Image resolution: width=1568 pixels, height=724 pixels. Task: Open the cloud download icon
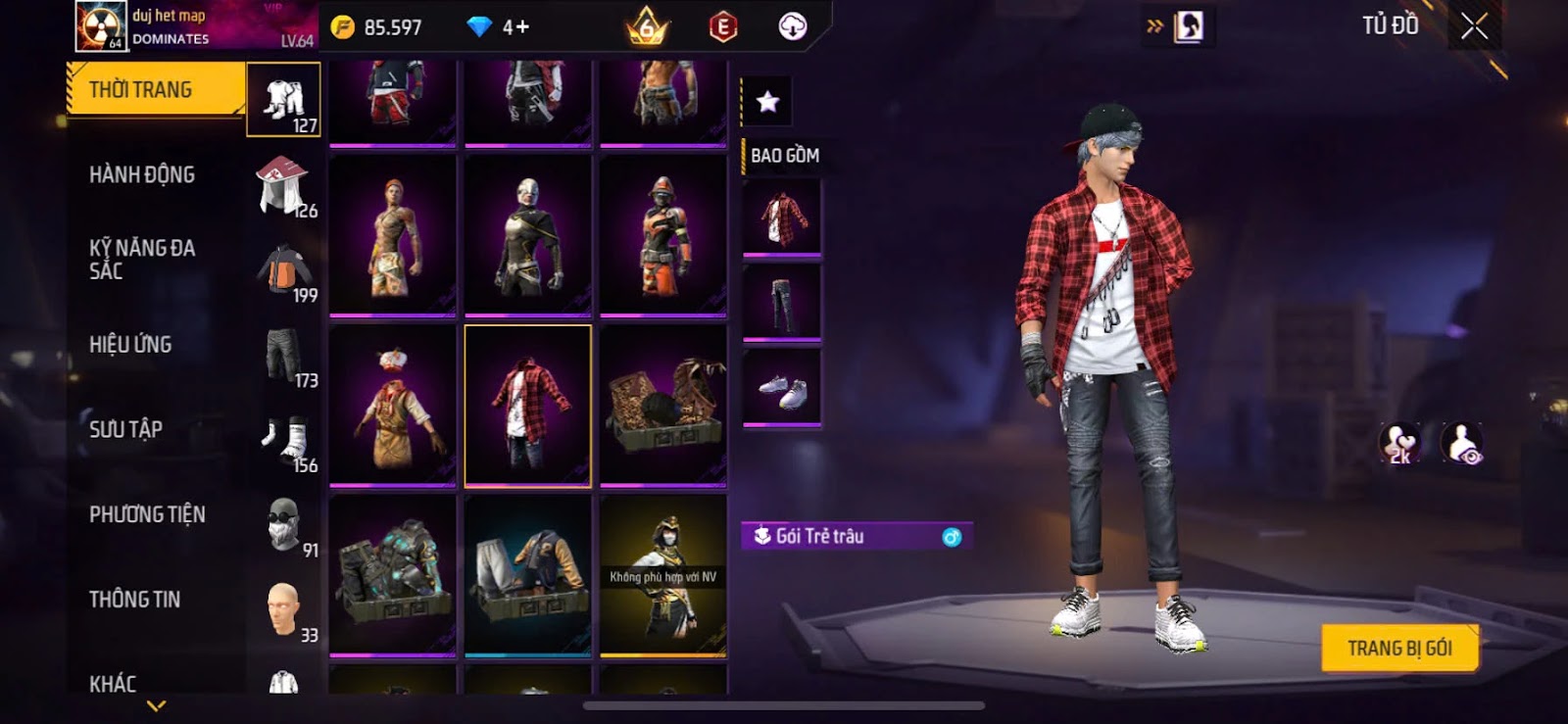point(792,26)
